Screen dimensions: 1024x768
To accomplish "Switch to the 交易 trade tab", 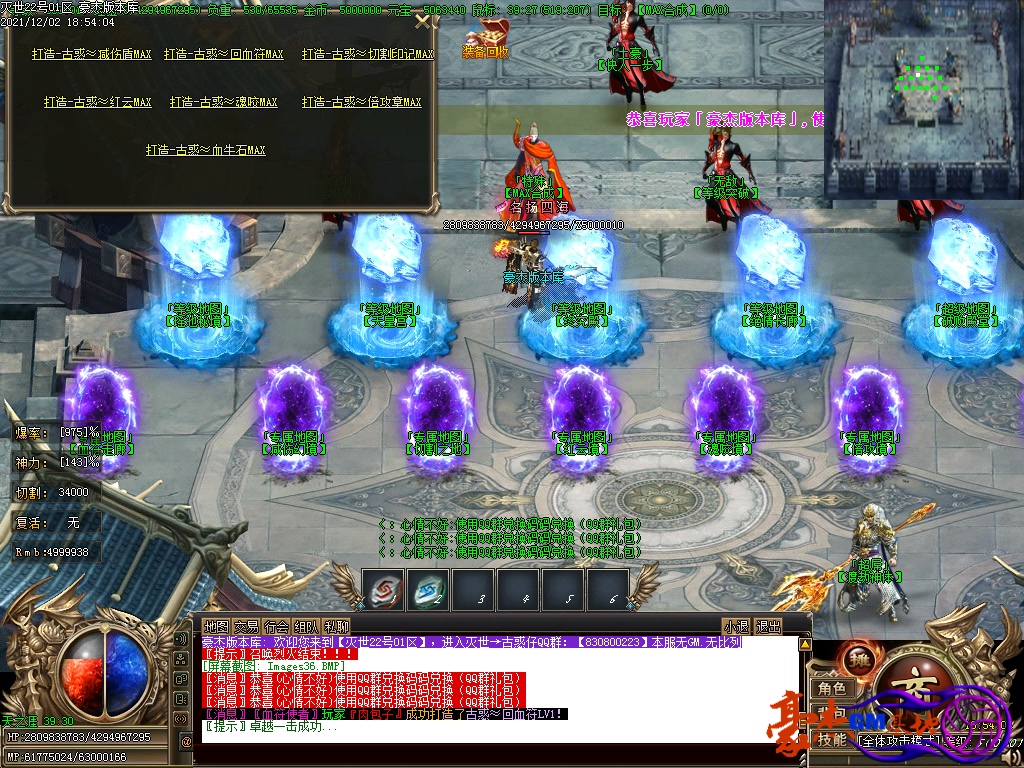I will pos(246,626).
